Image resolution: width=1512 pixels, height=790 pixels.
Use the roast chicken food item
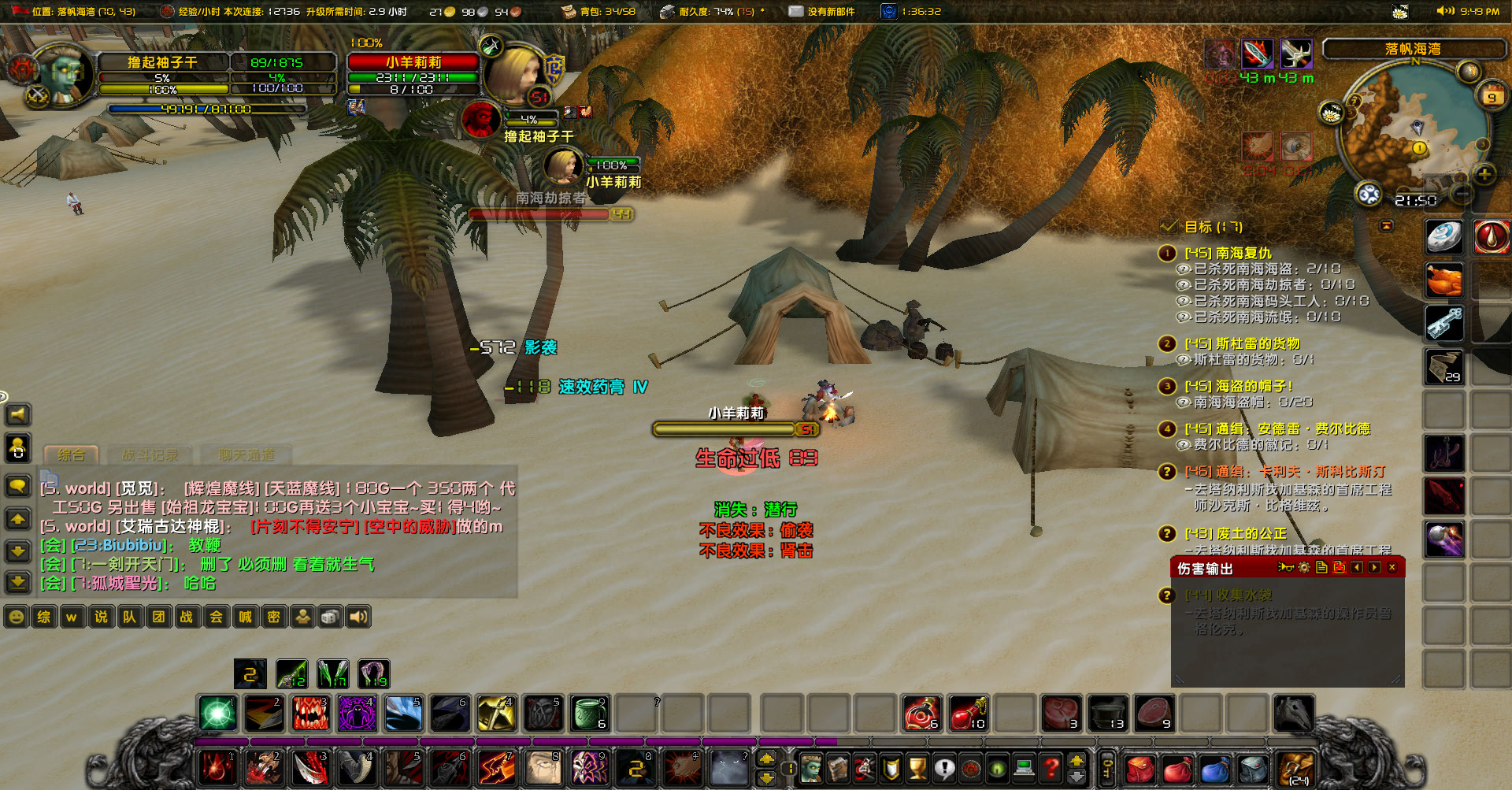tap(1444, 280)
